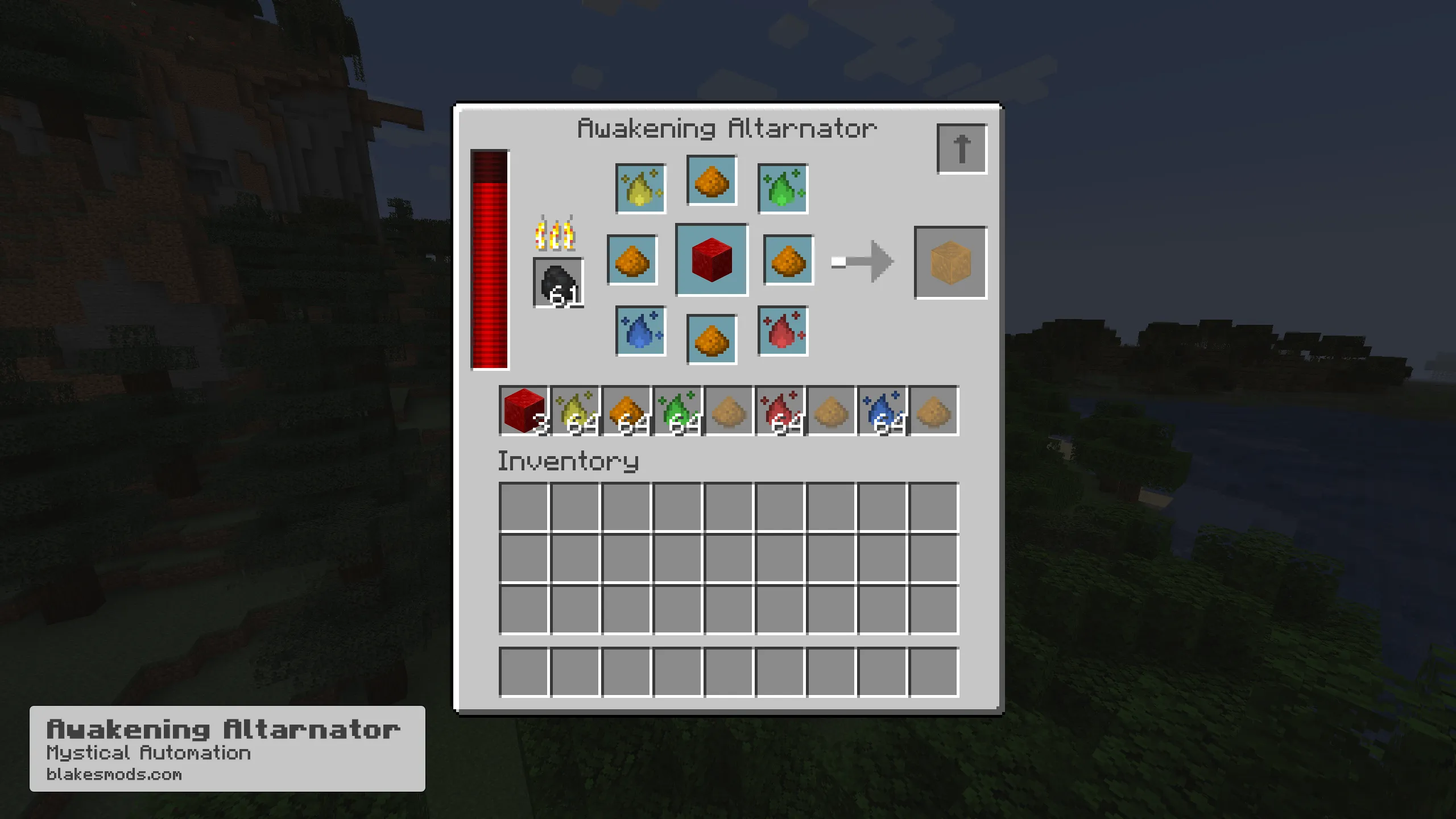Screen dimensions: 1456x819
Task: Click the orange dust left of the center block
Action: point(633,259)
